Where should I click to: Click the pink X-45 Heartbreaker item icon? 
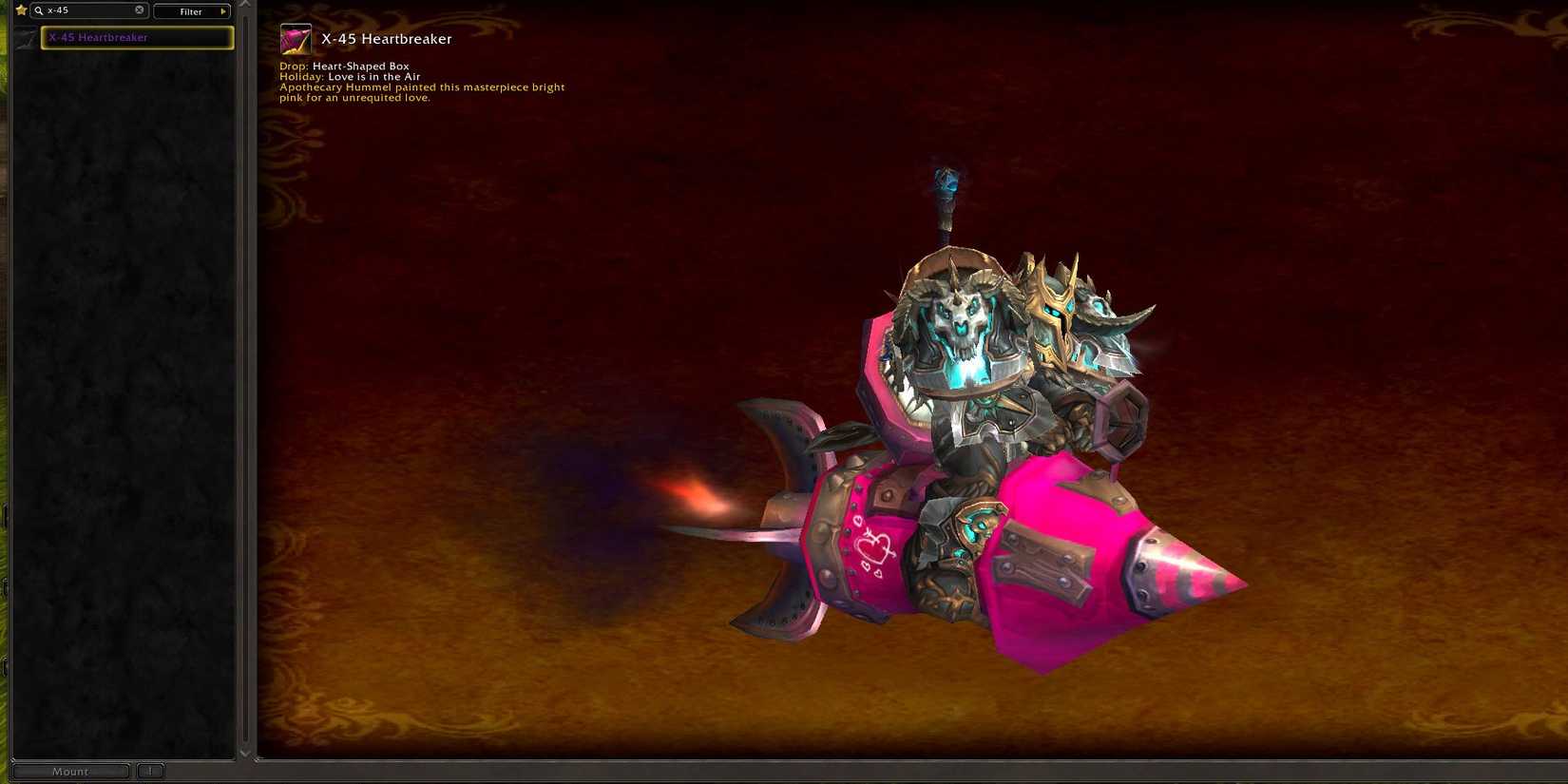pyautogui.click(x=295, y=39)
